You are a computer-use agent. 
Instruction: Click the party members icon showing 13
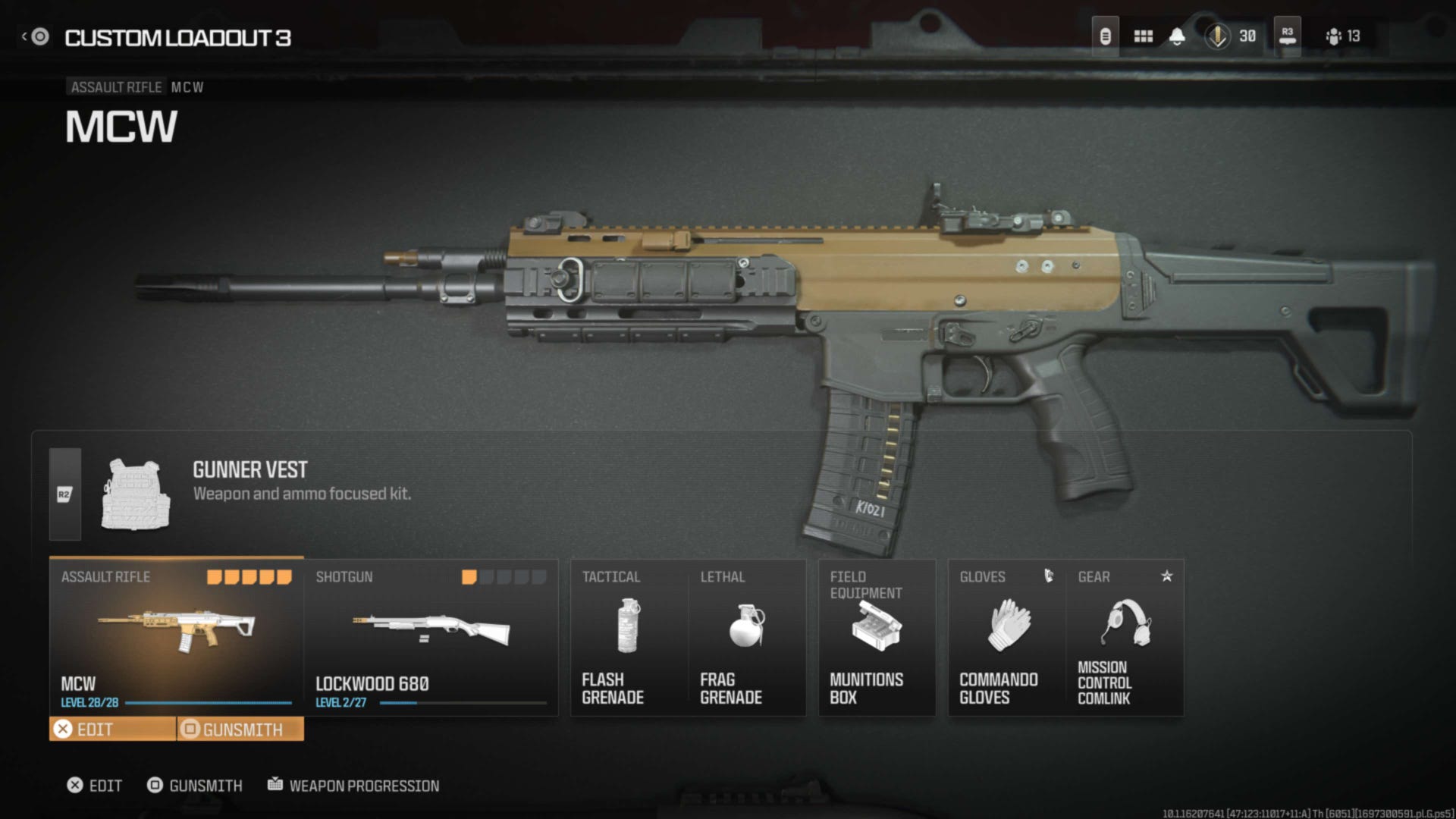(1332, 36)
